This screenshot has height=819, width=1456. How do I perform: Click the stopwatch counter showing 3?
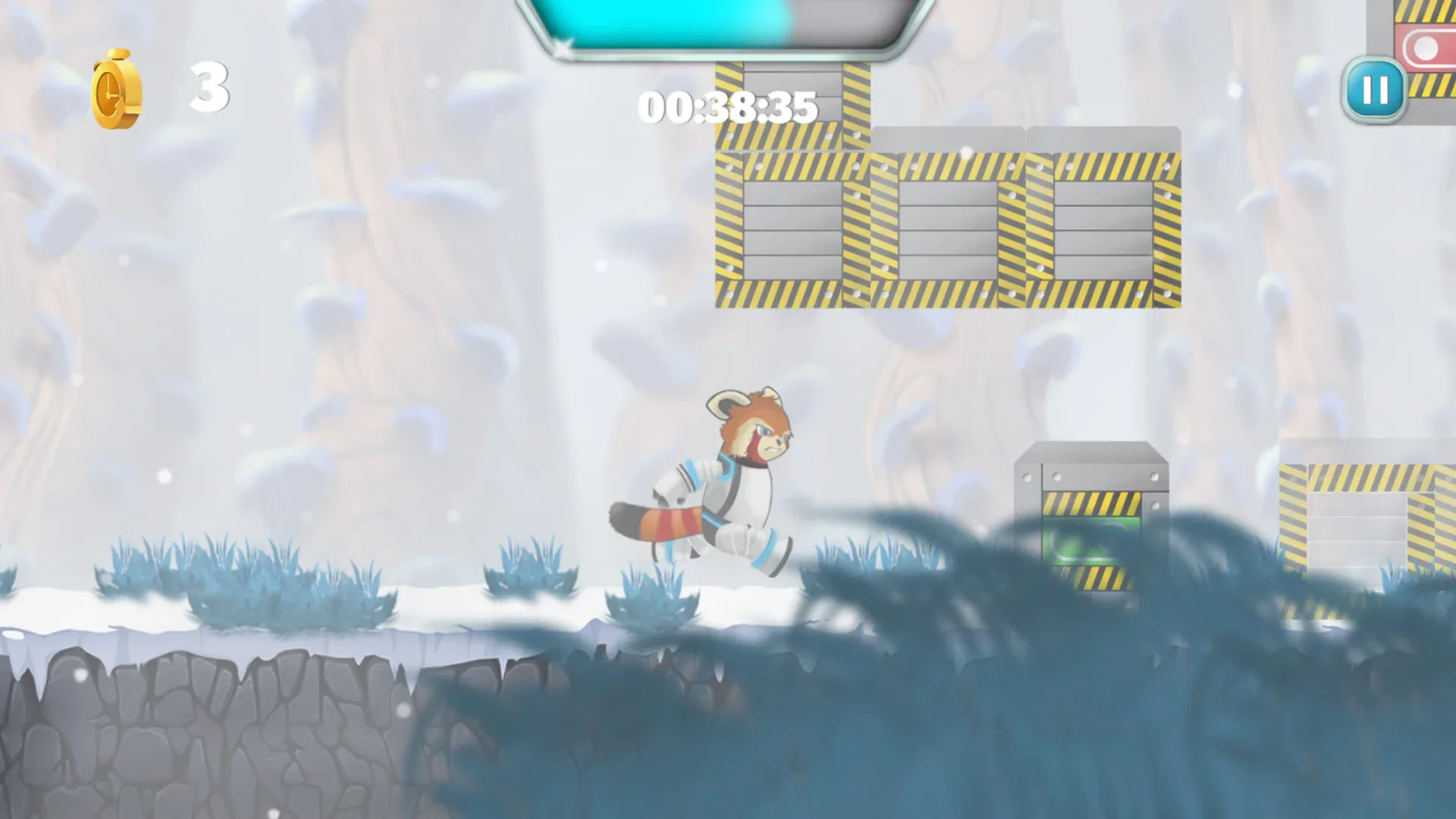[210, 87]
